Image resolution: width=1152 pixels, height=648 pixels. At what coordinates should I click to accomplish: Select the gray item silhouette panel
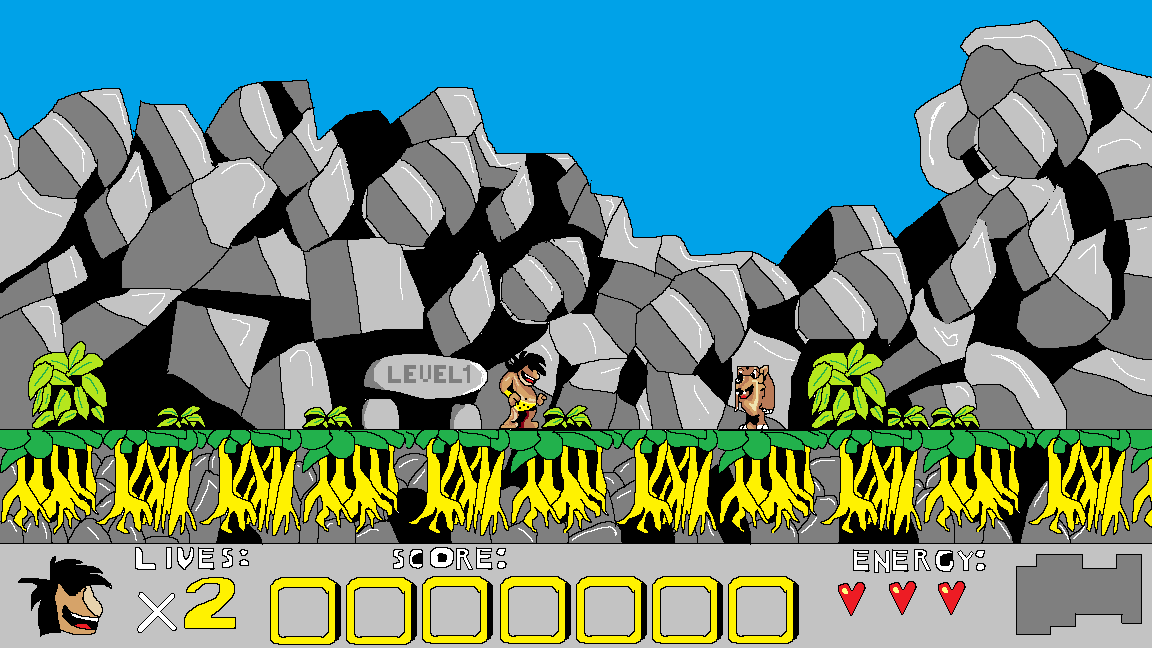pos(1078,594)
